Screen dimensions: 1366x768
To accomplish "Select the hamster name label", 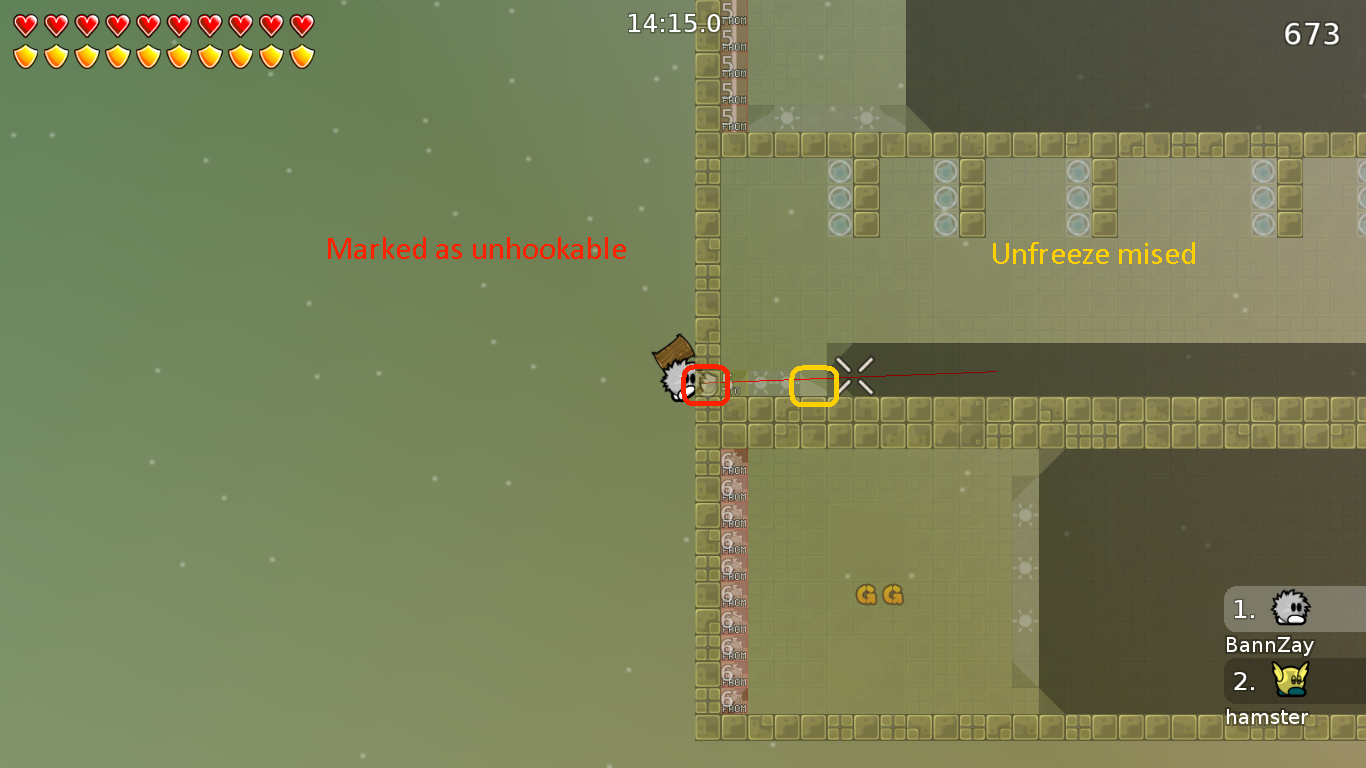I will [1267, 717].
